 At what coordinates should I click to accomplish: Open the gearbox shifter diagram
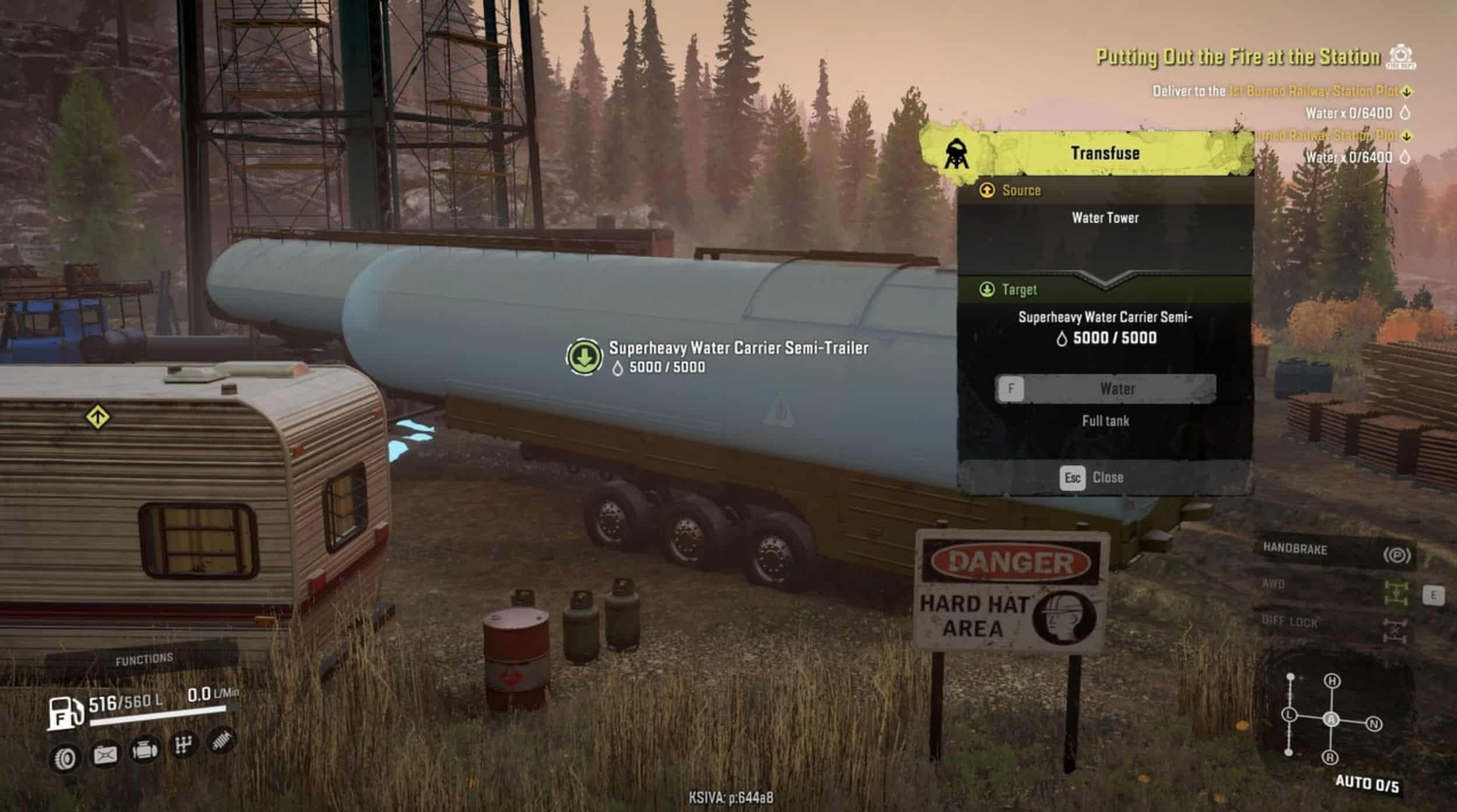[x=1331, y=719]
